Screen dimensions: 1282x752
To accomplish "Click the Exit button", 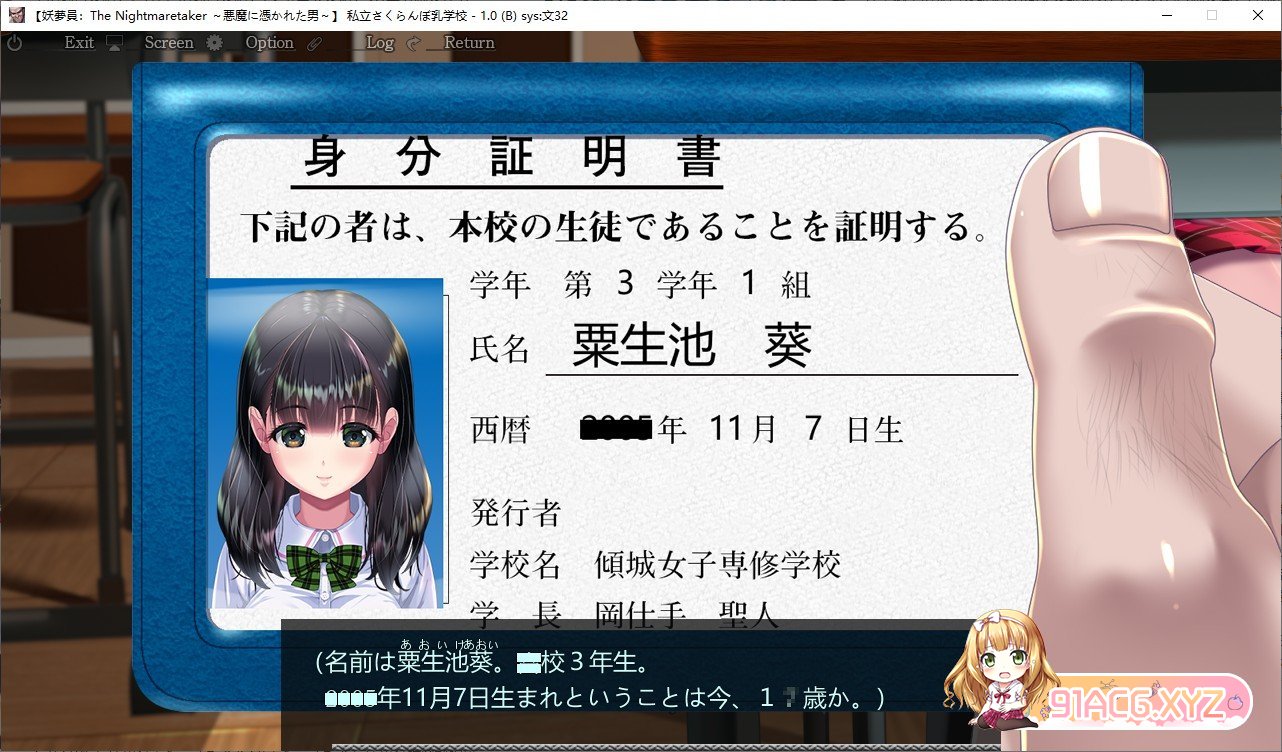I will 78,42.
